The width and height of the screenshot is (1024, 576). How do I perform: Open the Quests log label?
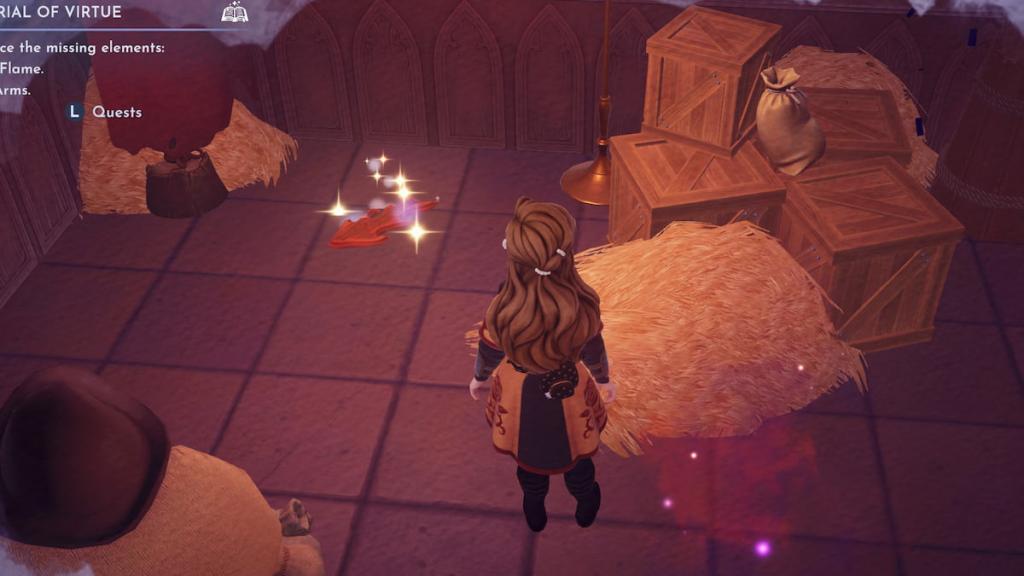coord(117,112)
